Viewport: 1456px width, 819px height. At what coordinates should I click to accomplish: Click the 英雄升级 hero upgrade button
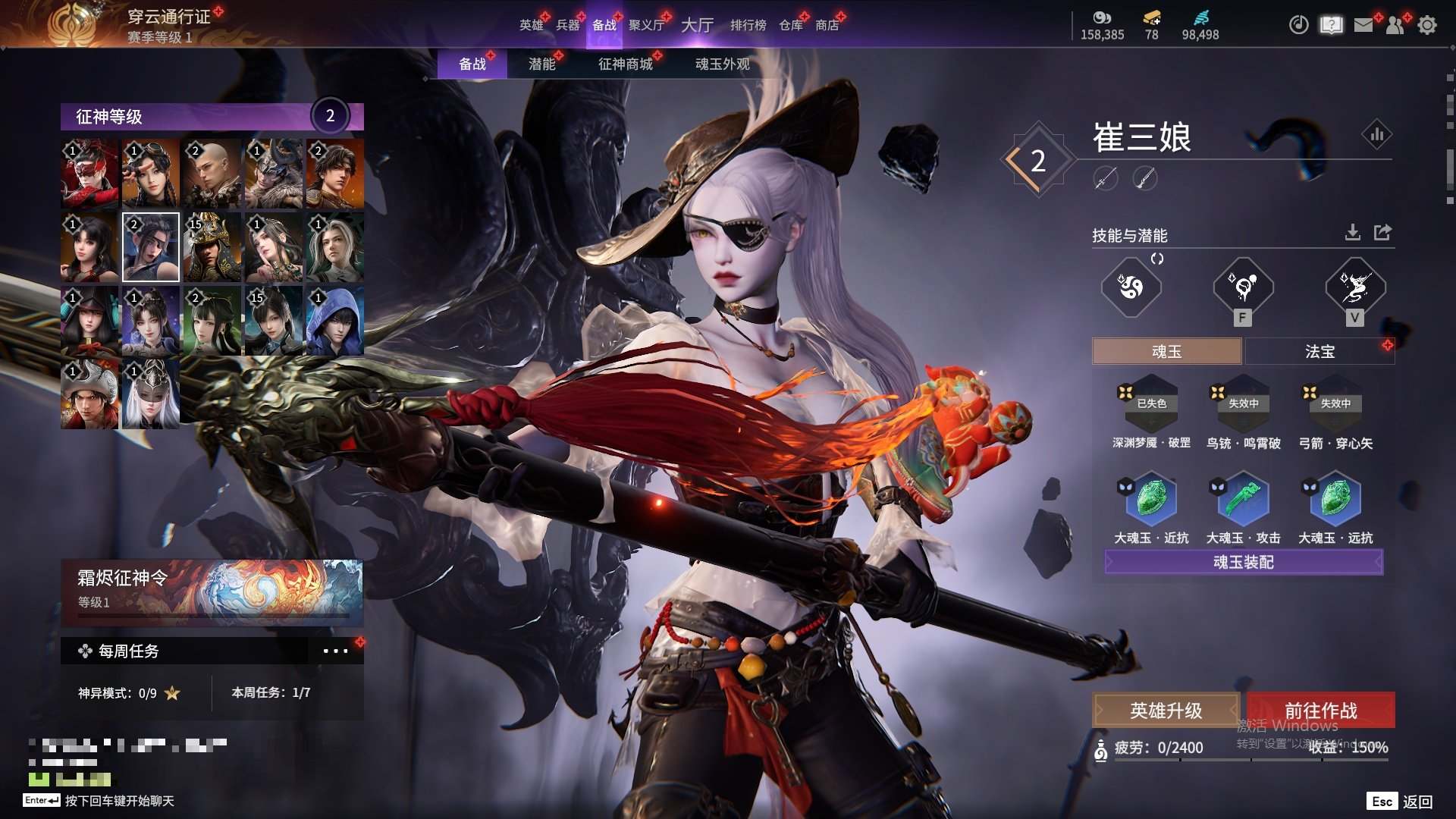pyautogui.click(x=1166, y=711)
